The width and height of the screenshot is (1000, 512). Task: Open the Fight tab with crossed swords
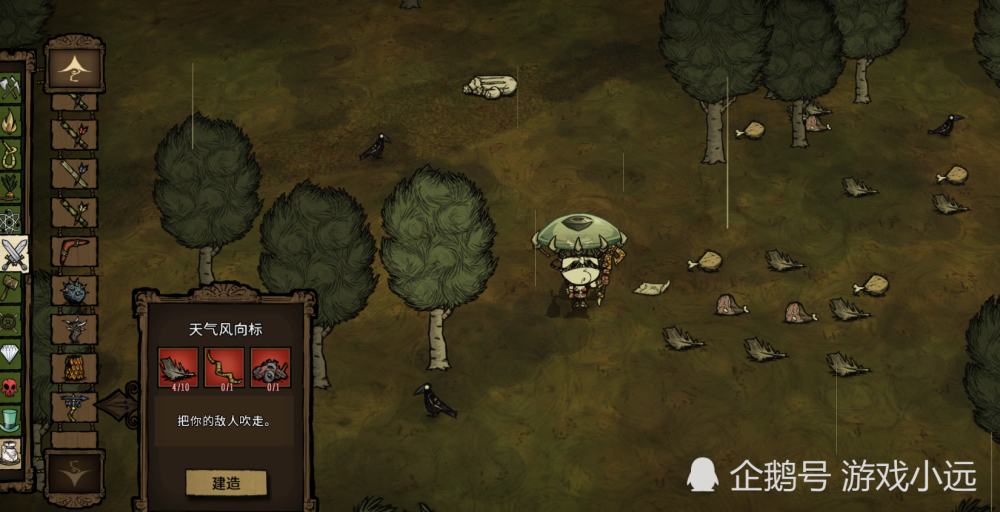pos(14,255)
